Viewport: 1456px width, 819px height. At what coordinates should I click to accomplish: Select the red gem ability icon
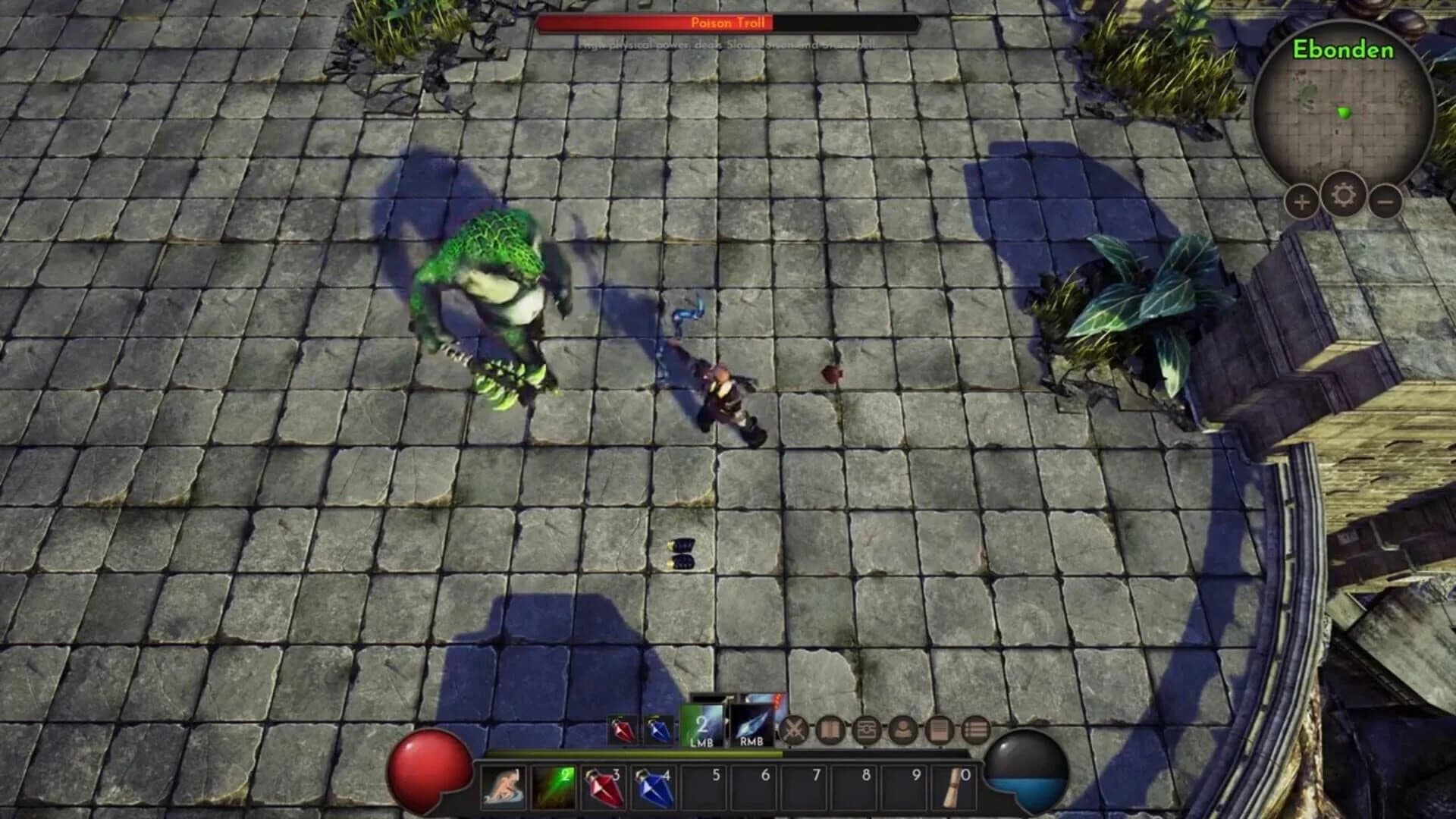click(x=624, y=729)
